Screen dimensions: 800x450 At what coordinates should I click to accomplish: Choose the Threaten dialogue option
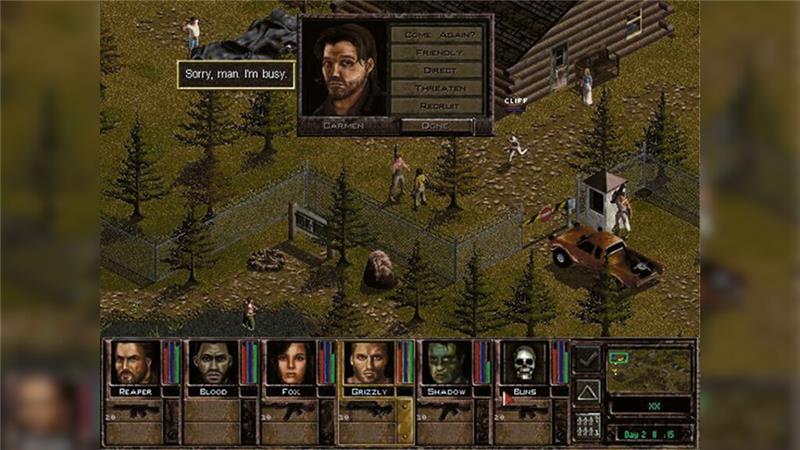pyautogui.click(x=436, y=88)
